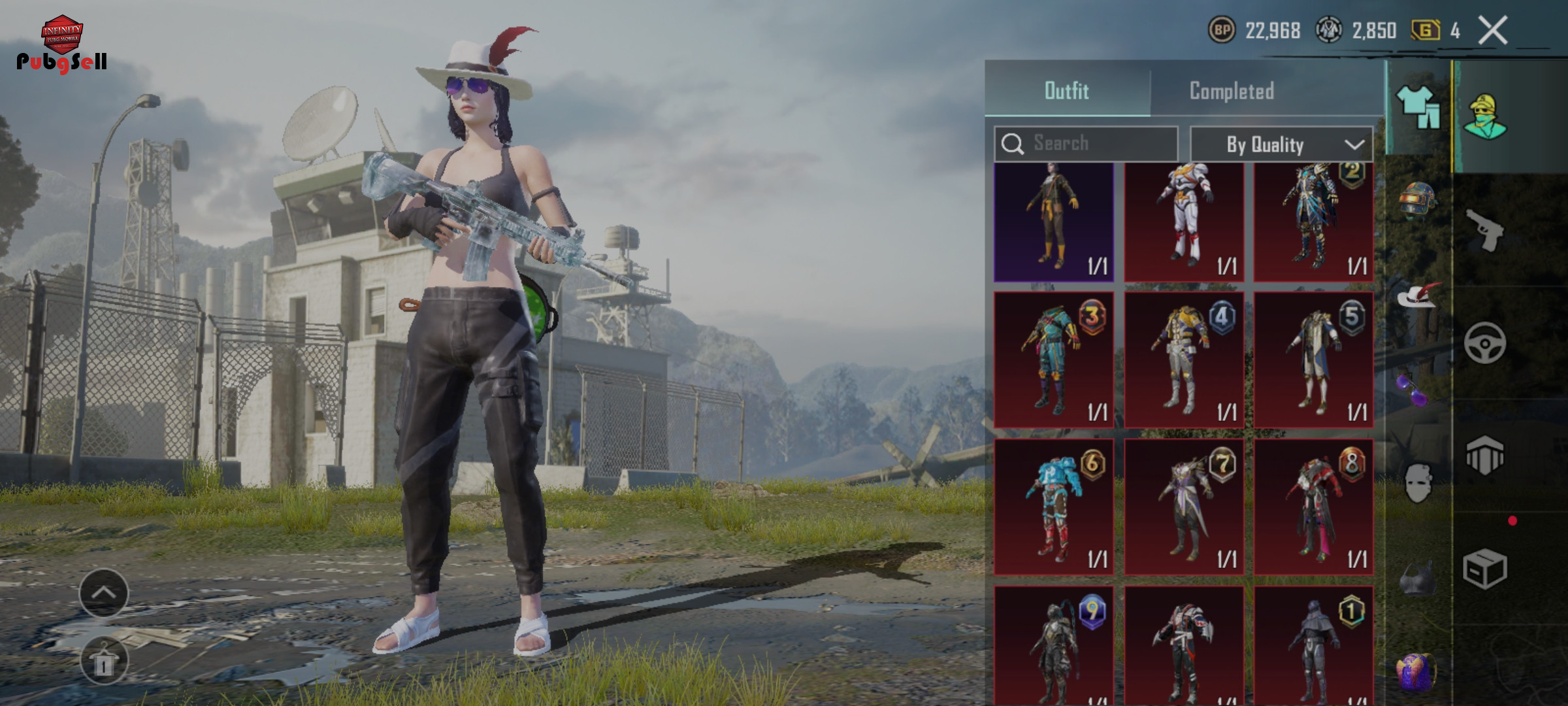Viewport: 1568px width, 706px height.
Task: Click the outfit Search field
Action: pos(1087,143)
